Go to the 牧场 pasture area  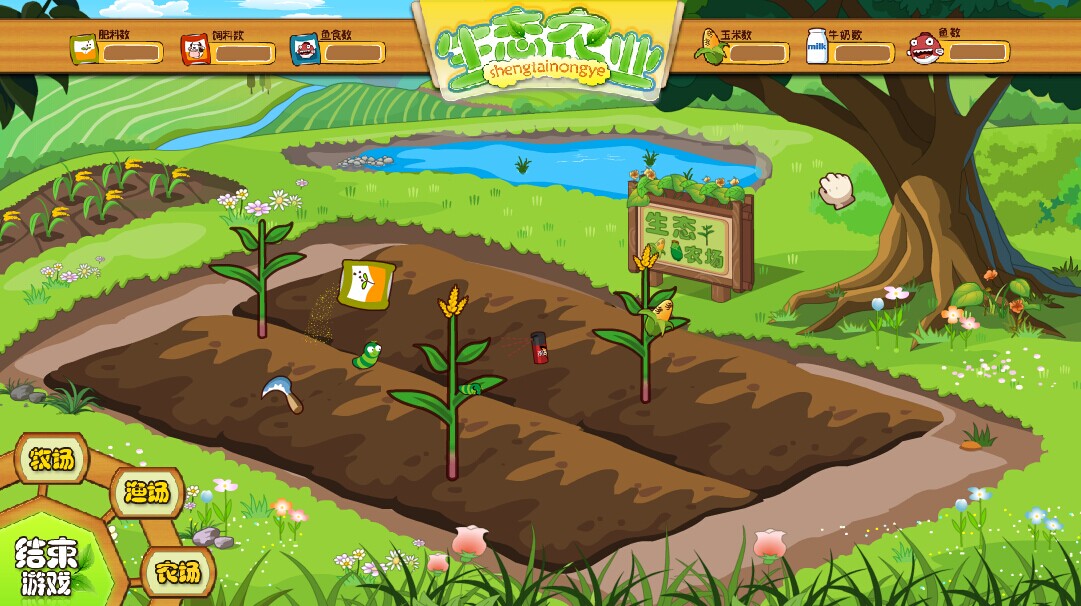[51, 459]
